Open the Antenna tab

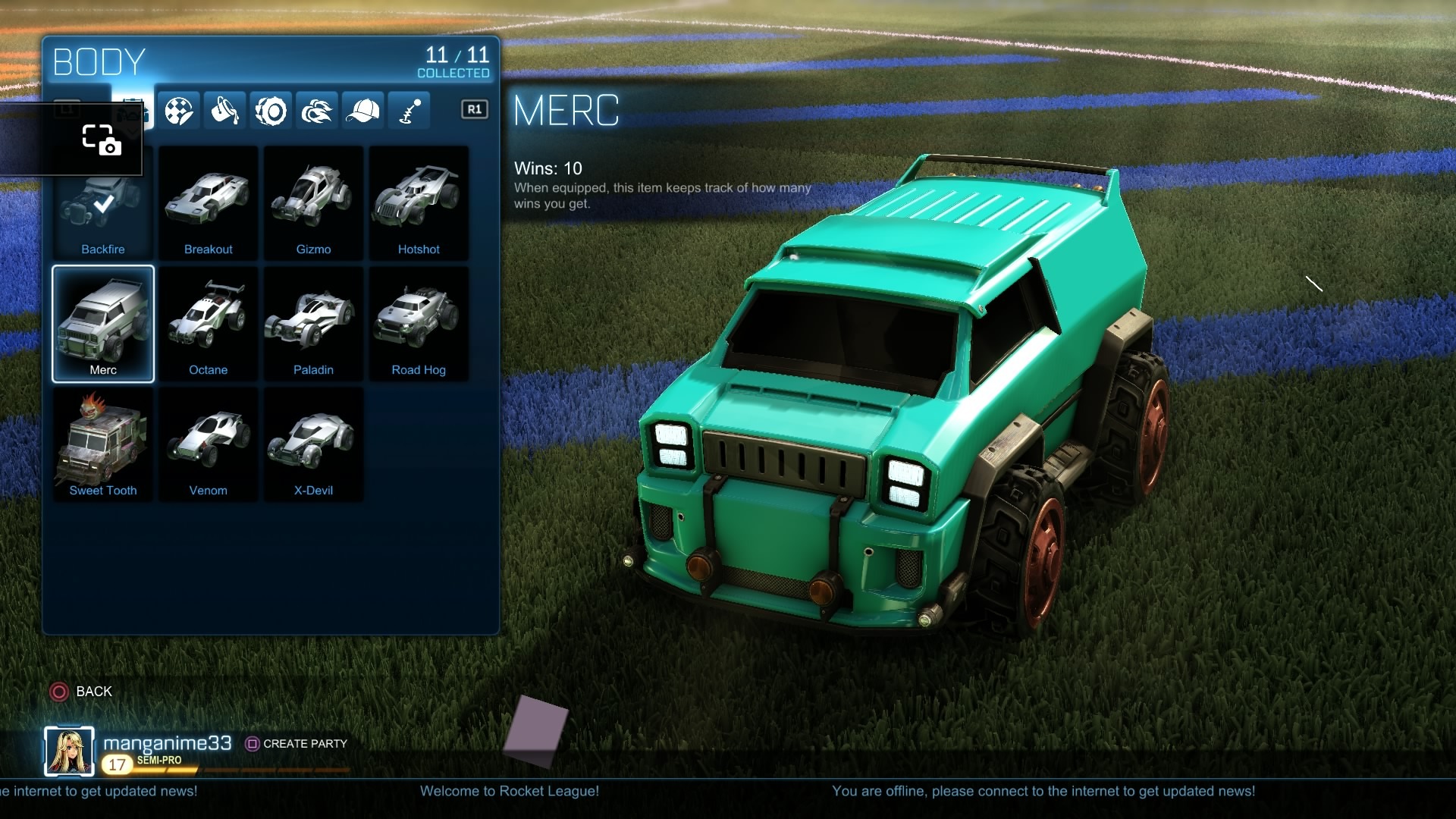click(409, 111)
